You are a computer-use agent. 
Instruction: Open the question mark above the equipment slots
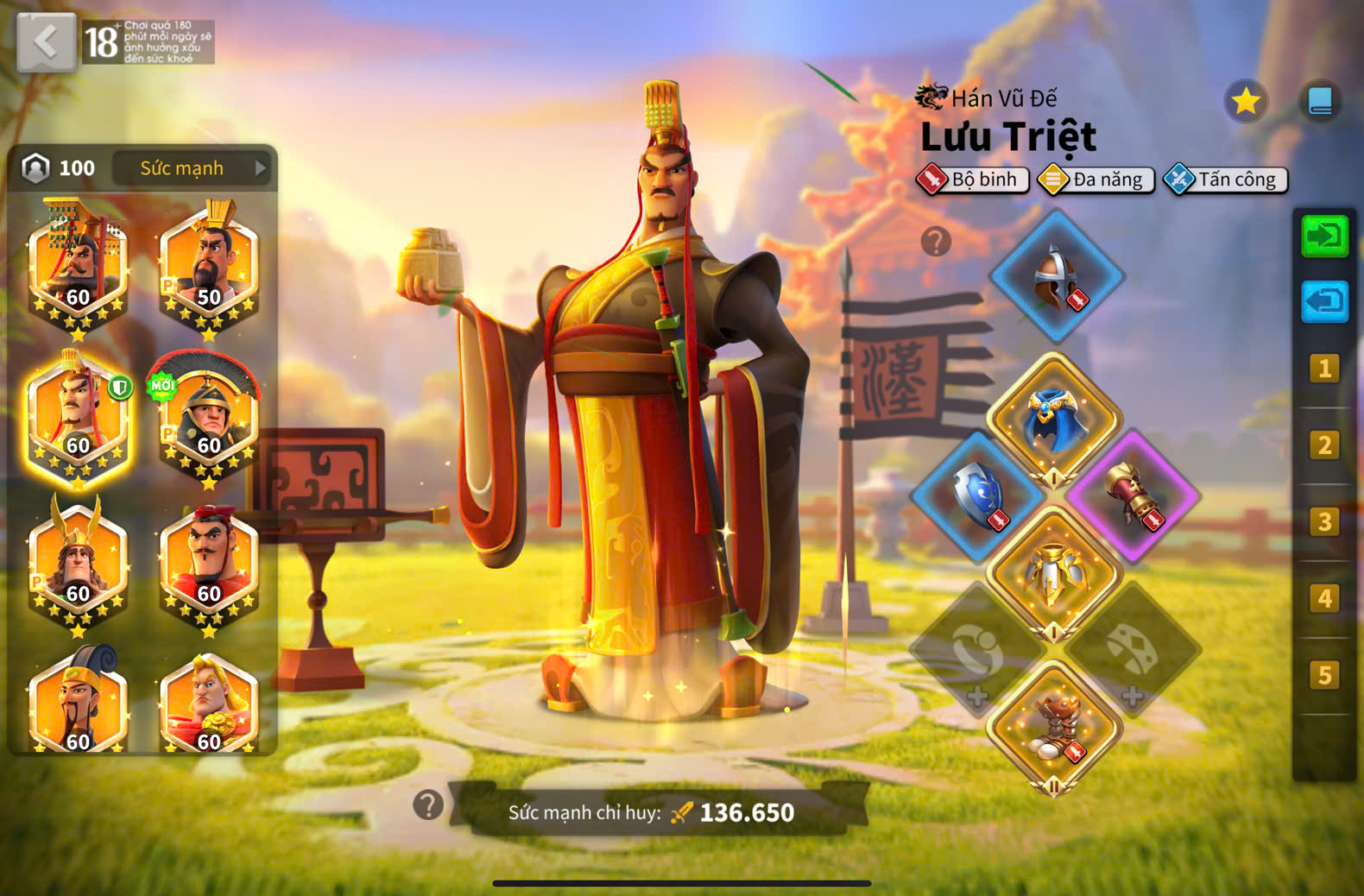click(936, 242)
